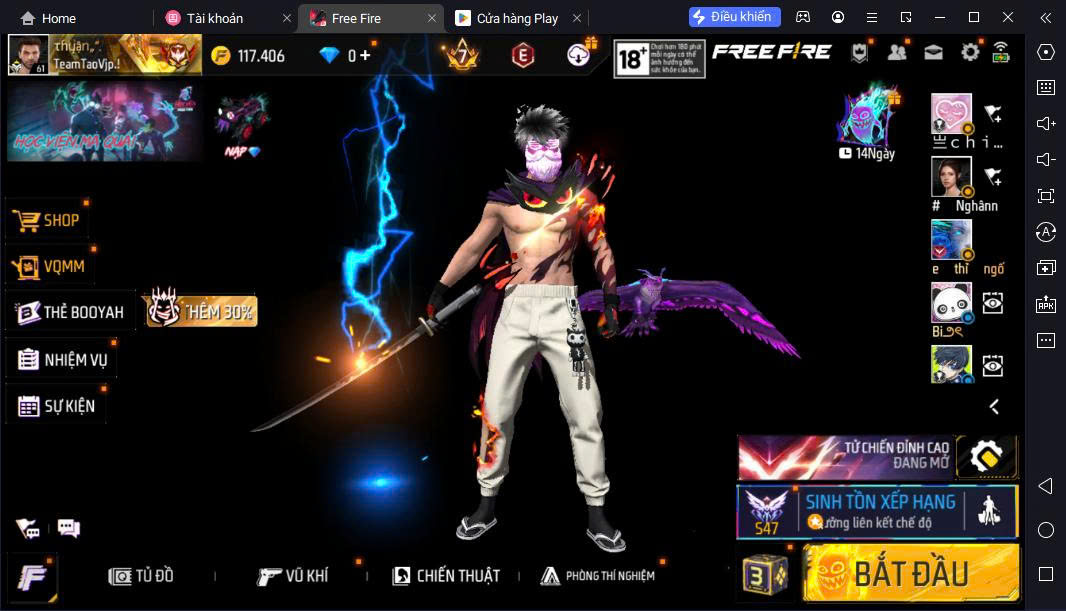Open the VQMM lucky spin menu
1066x611 pixels.
point(50,266)
